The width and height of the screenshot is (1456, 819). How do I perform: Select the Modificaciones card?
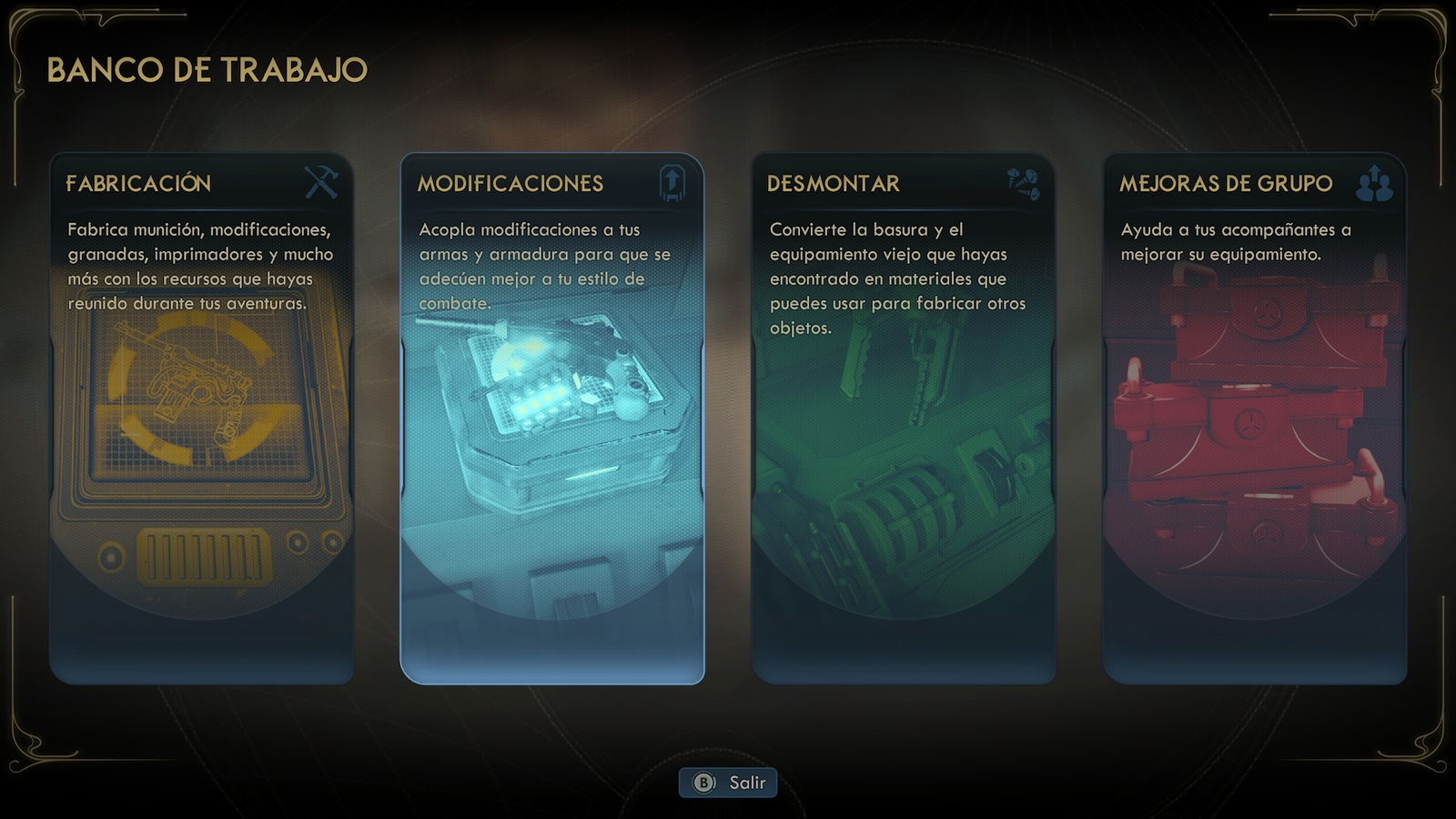pos(552,419)
